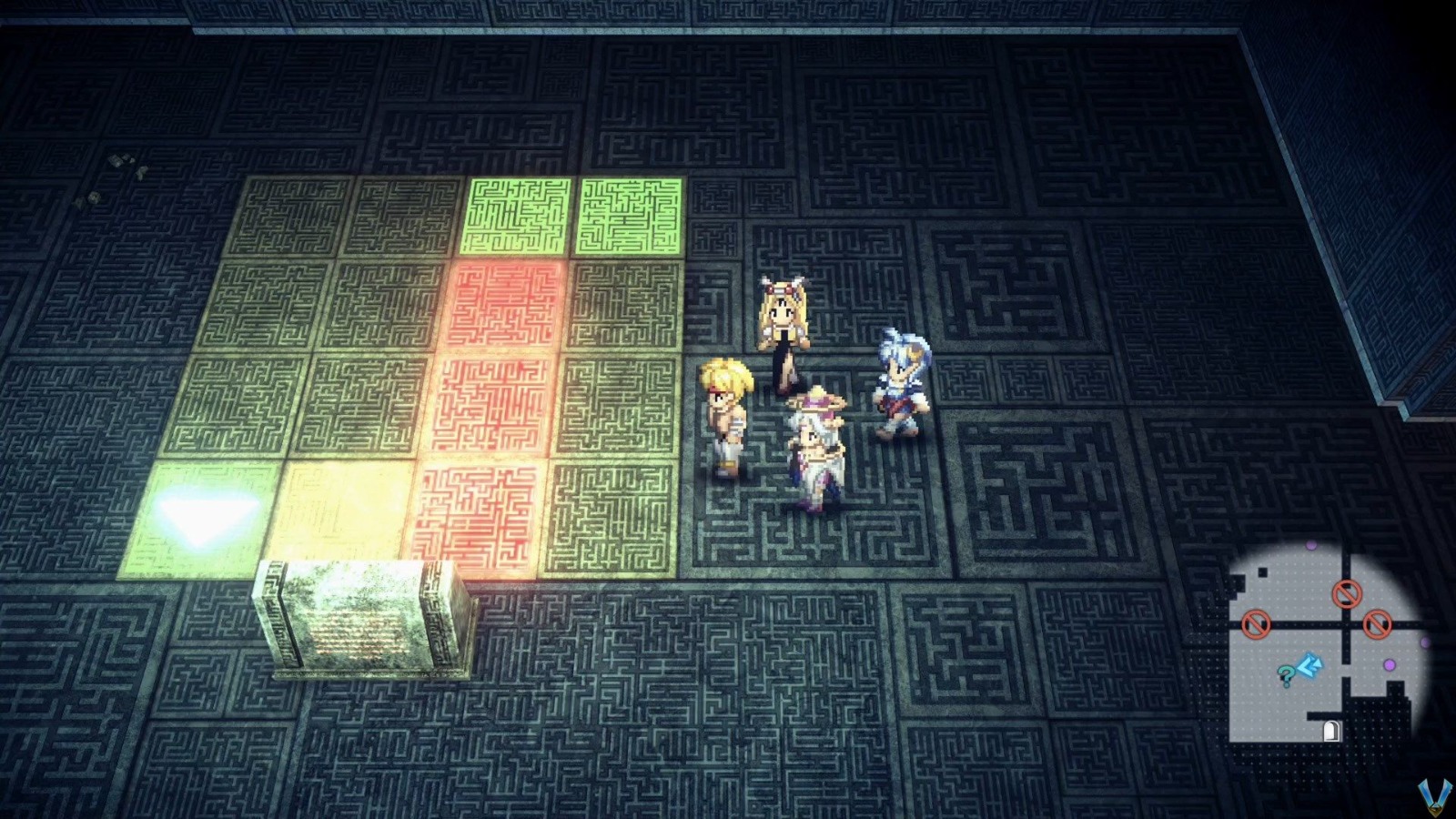The height and width of the screenshot is (819, 1456).
Task: Click the leftmost red no-entry sign on minimap
Action: click(x=1257, y=624)
